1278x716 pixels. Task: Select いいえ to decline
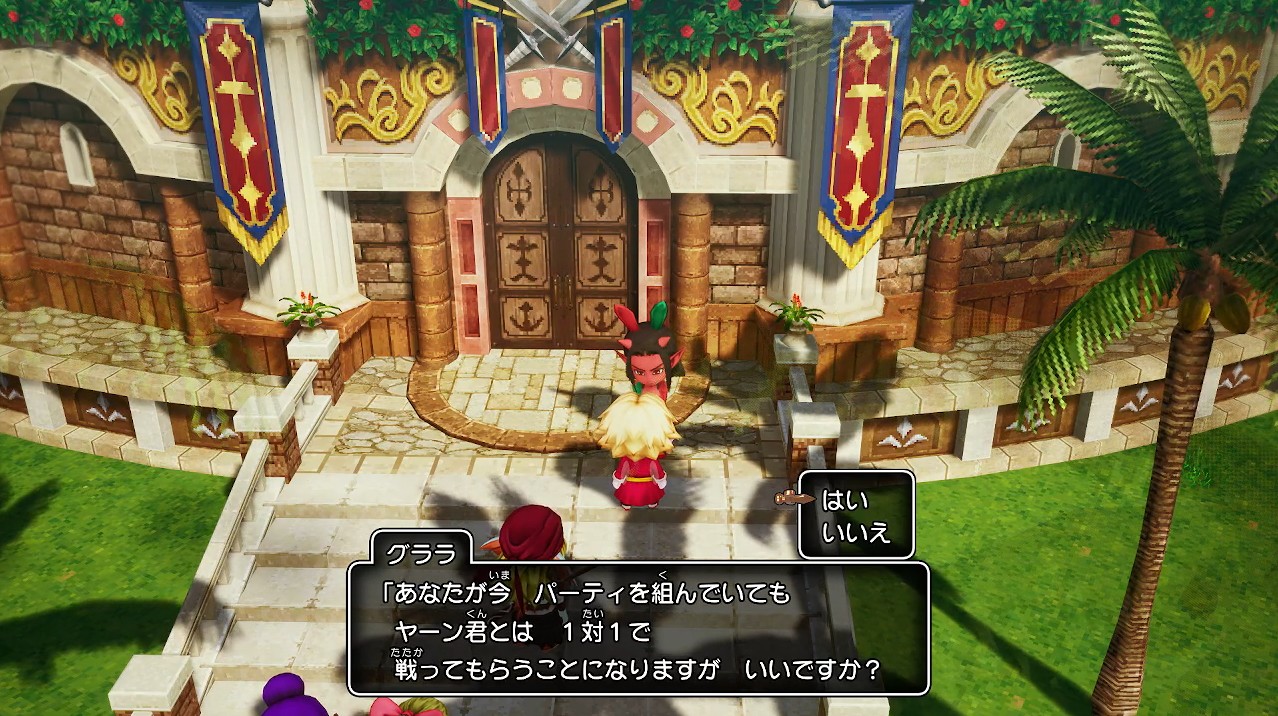855,533
